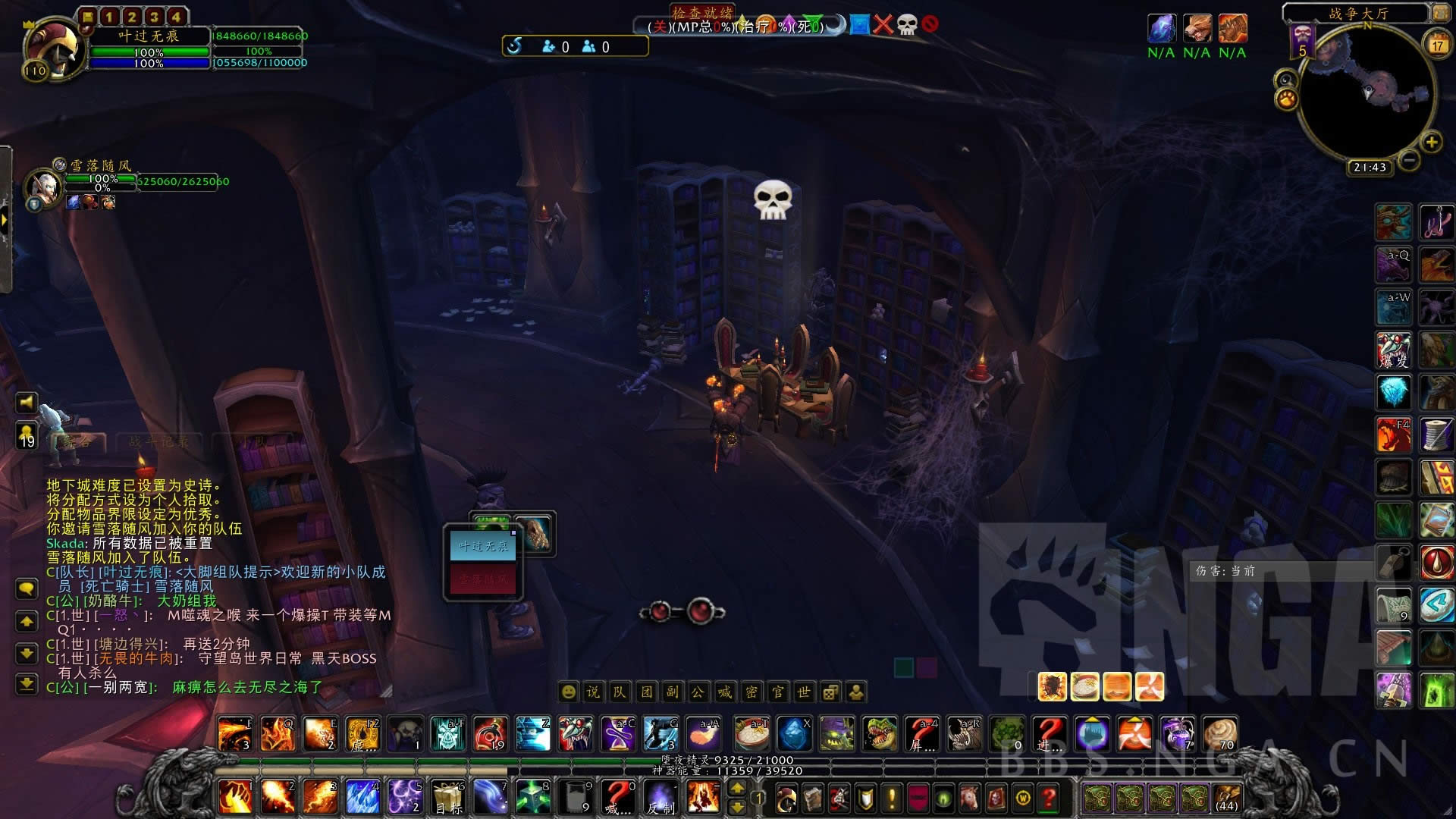Switch chat to the 世 world channel
1456x819 pixels.
pos(804,692)
